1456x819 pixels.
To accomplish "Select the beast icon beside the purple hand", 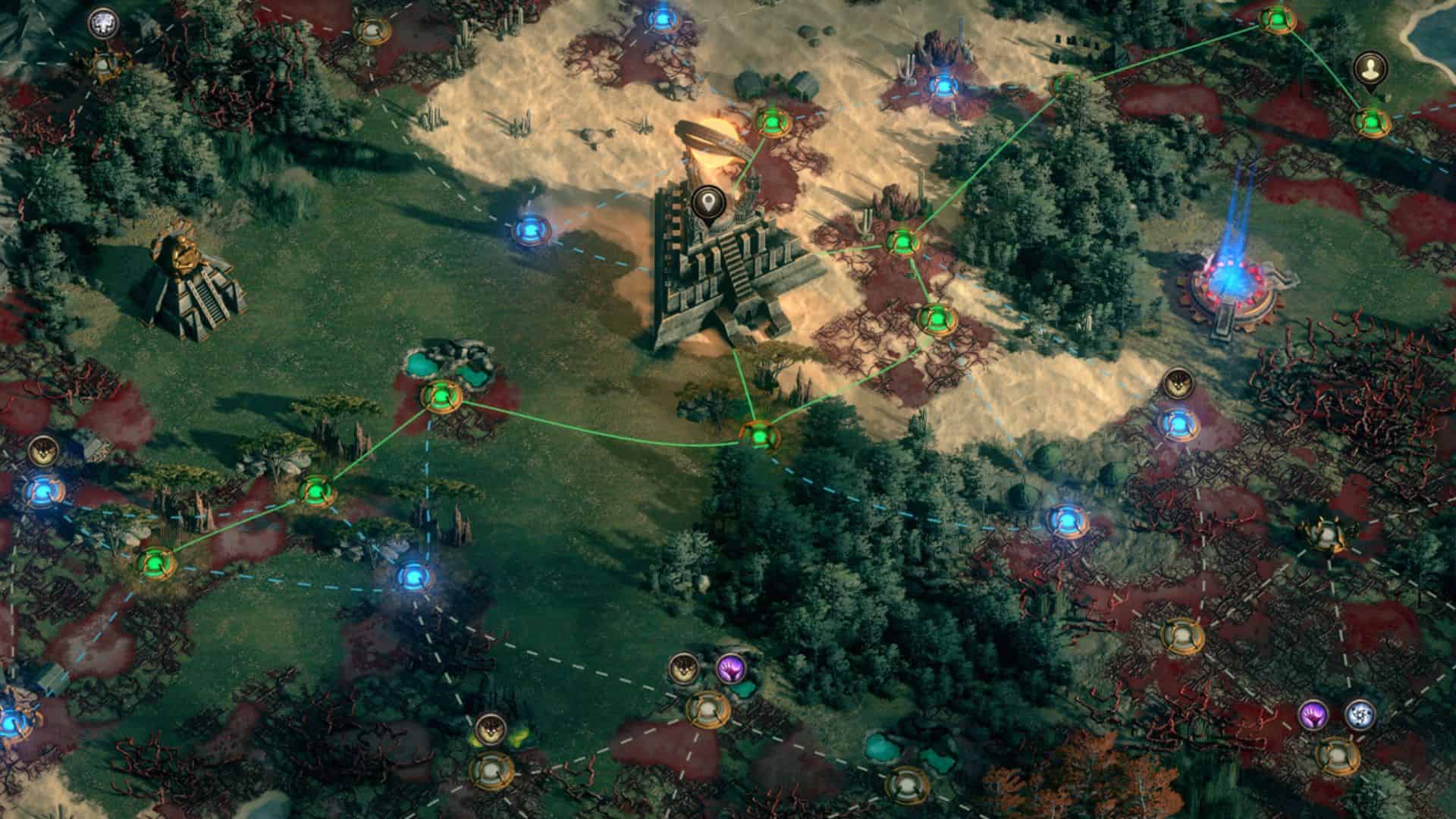I will pos(683,668).
